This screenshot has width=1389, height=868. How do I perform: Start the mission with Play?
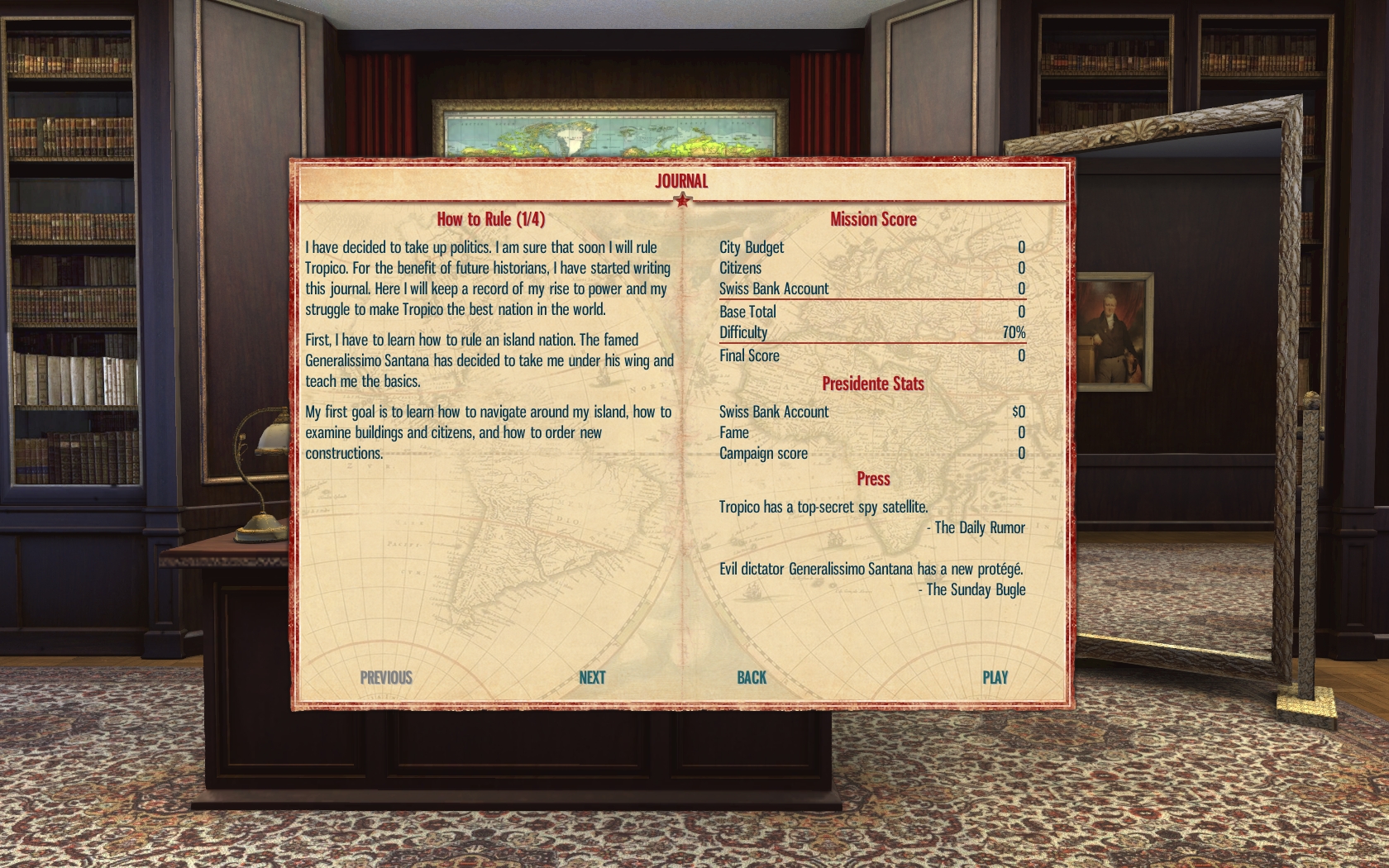coord(995,678)
